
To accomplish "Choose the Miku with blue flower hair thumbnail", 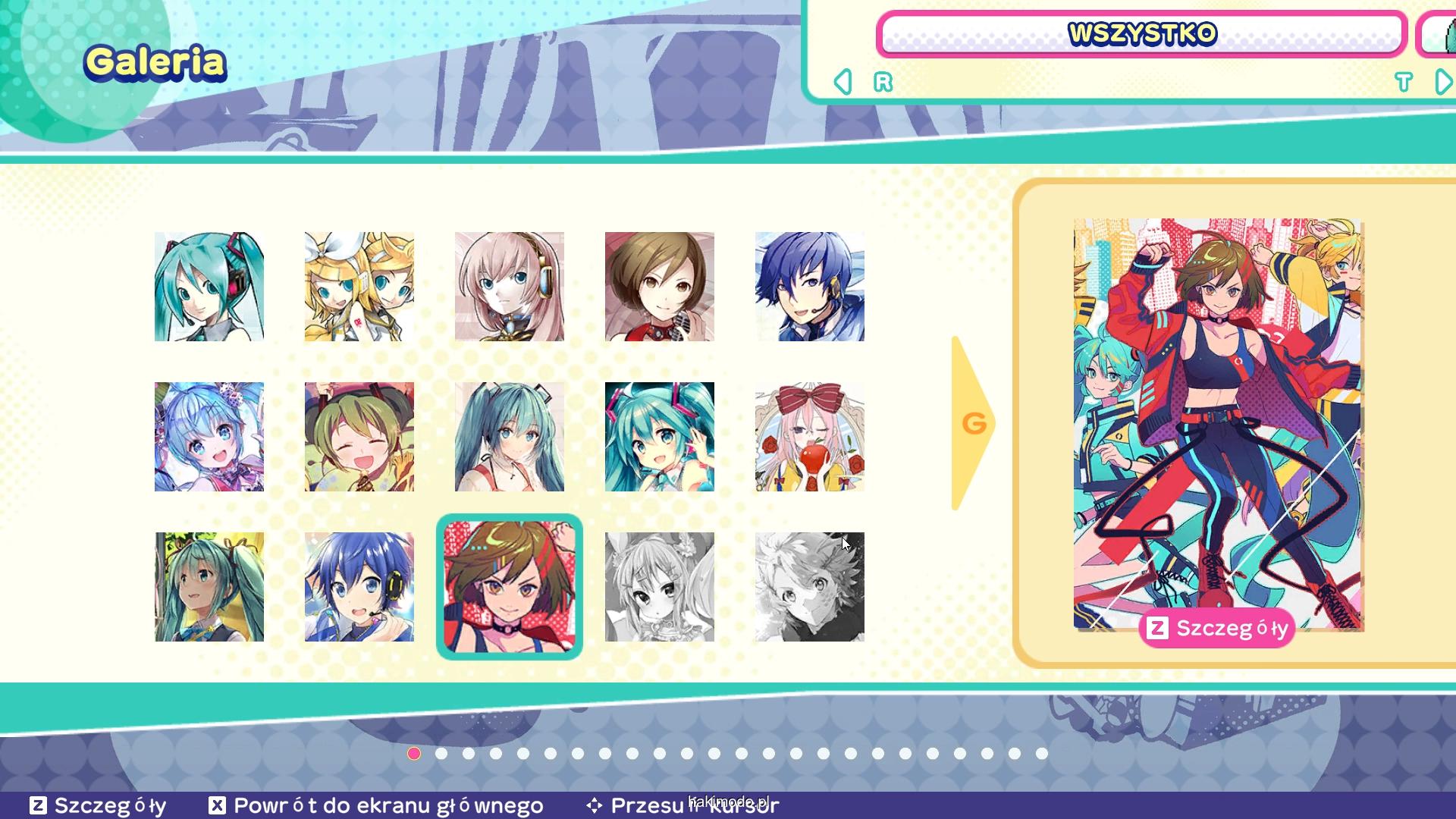I will coord(209,437).
